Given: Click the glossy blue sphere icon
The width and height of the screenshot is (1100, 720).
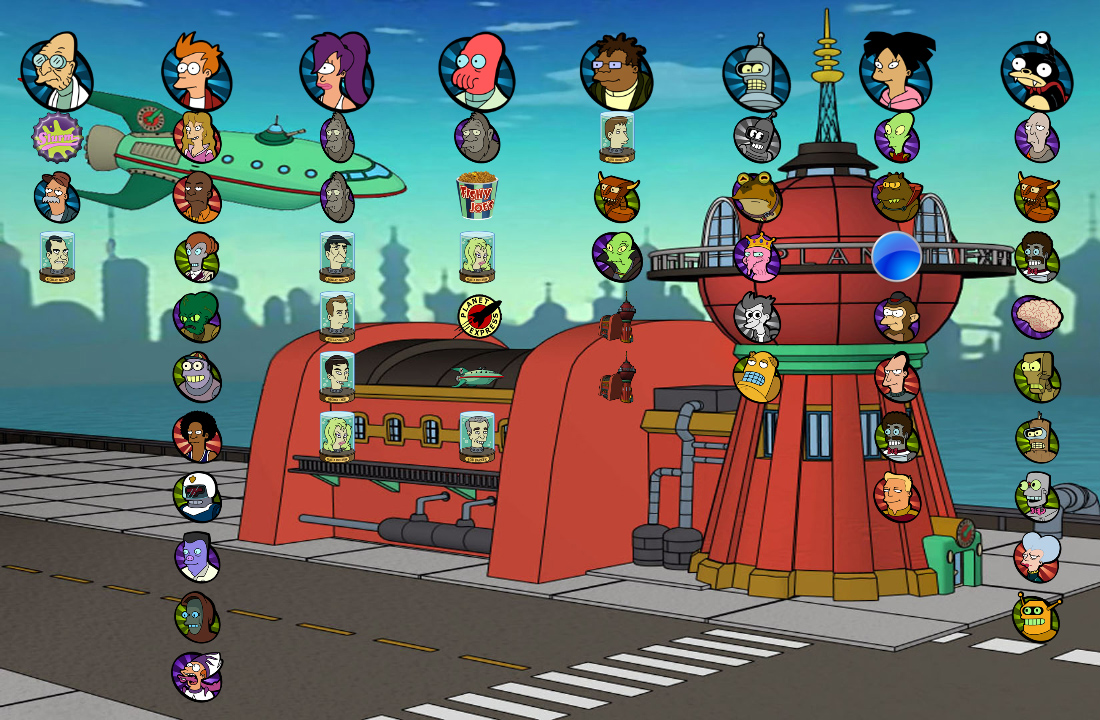Looking at the screenshot, I should point(896,257).
